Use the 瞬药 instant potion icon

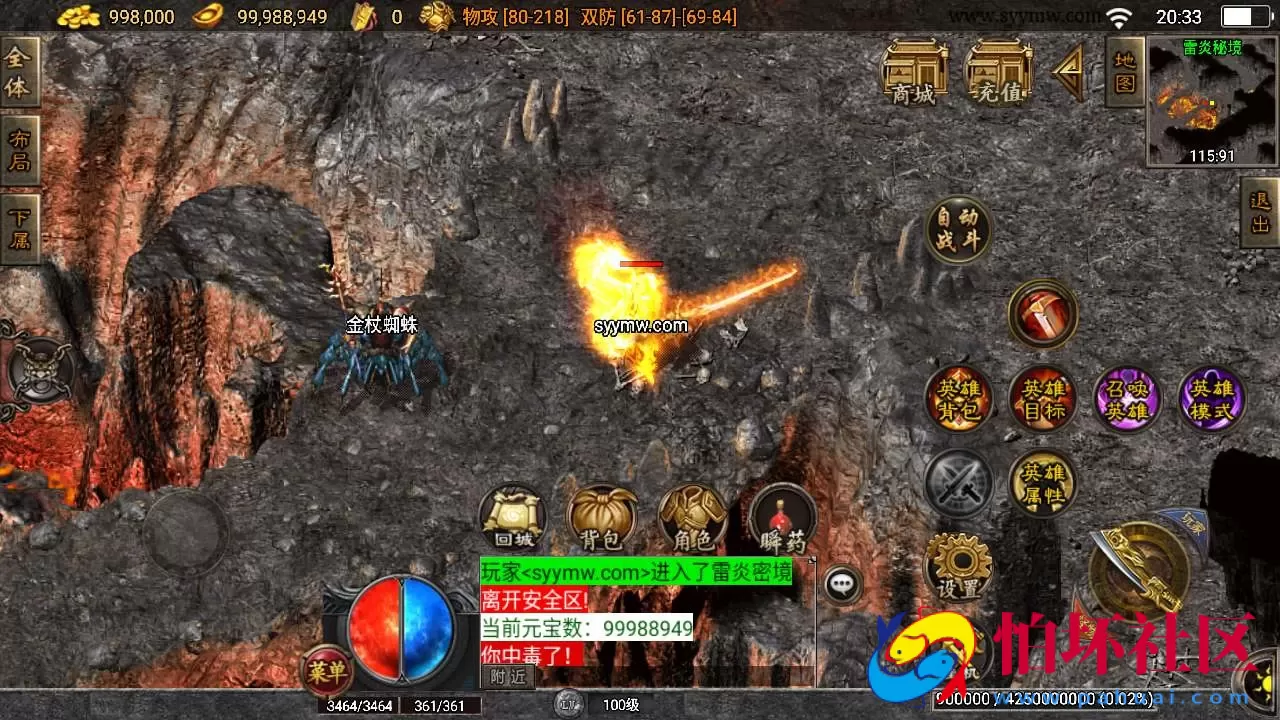tap(782, 518)
